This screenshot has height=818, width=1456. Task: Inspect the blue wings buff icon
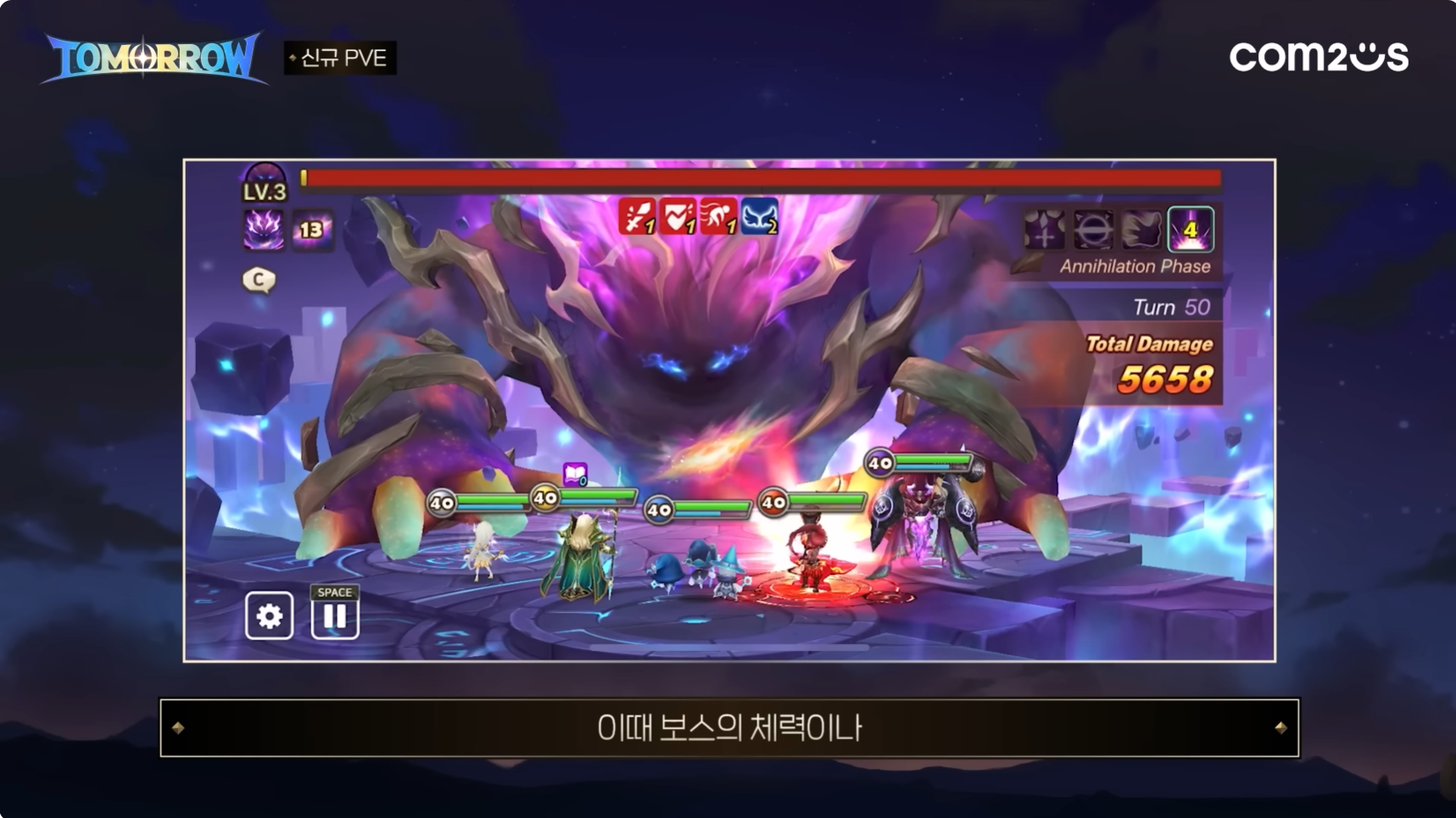click(x=760, y=217)
